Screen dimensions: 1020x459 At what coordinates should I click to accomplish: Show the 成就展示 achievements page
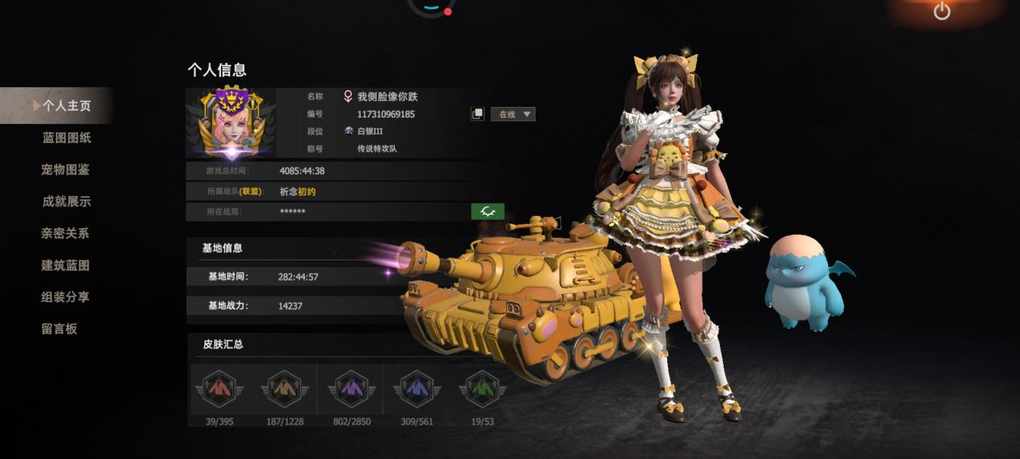(66, 201)
